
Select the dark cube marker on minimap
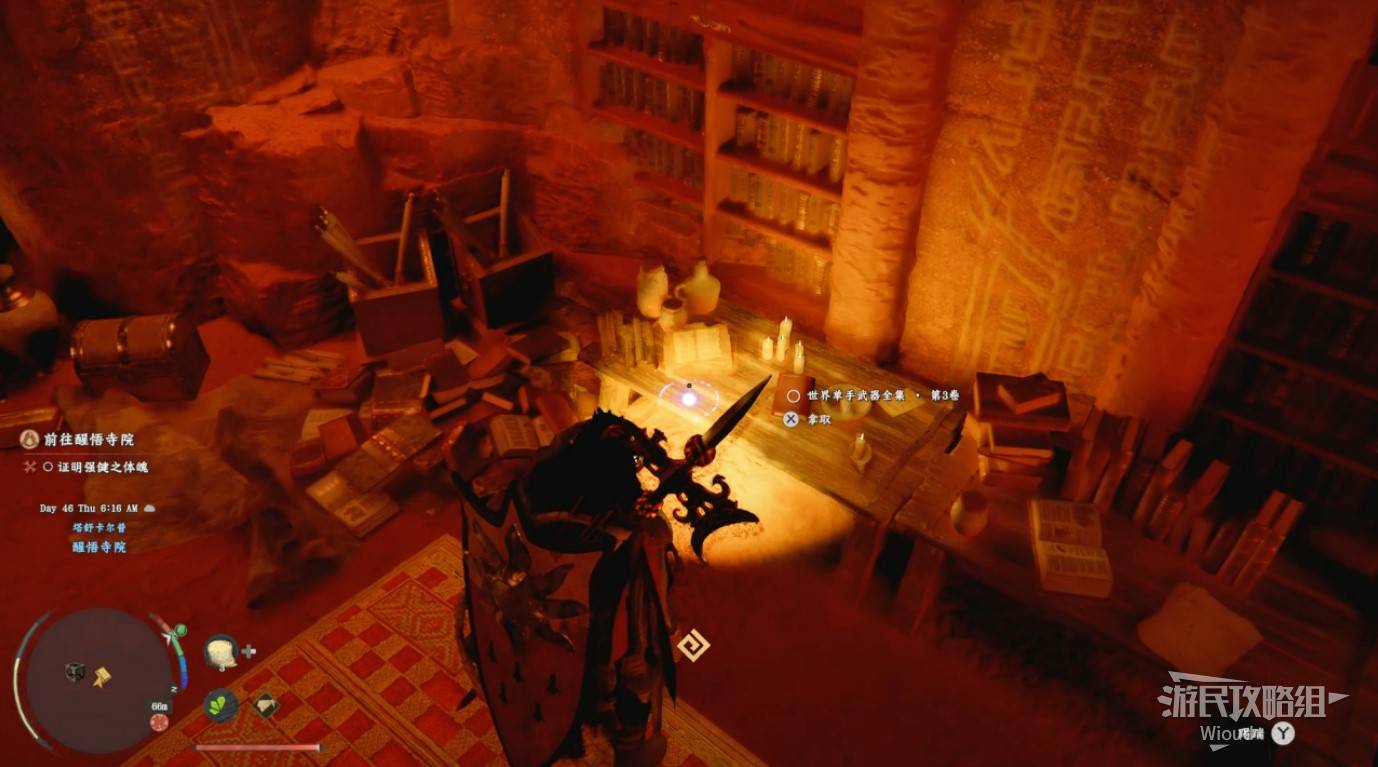(x=75, y=672)
